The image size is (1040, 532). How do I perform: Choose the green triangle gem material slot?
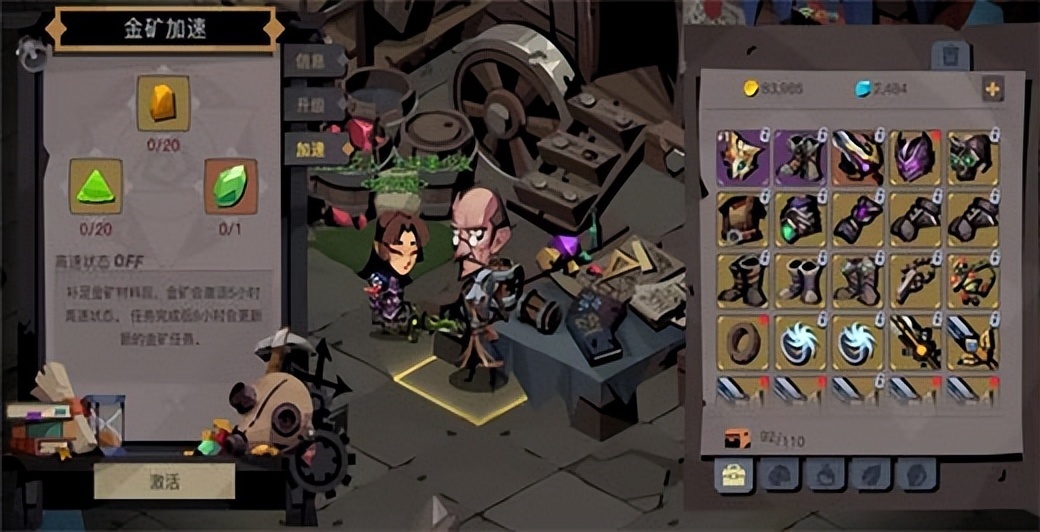click(95, 186)
